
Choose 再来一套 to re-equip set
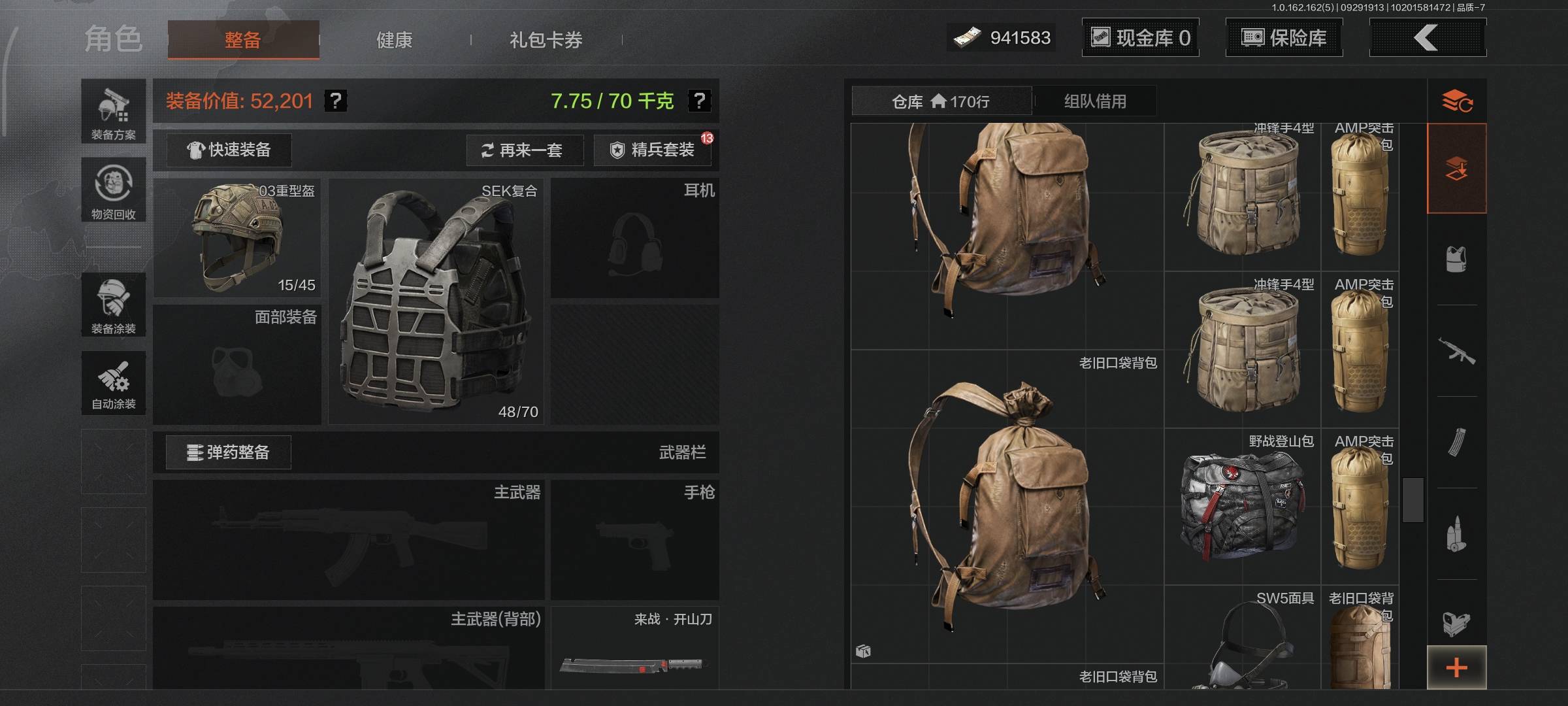(523, 150)
